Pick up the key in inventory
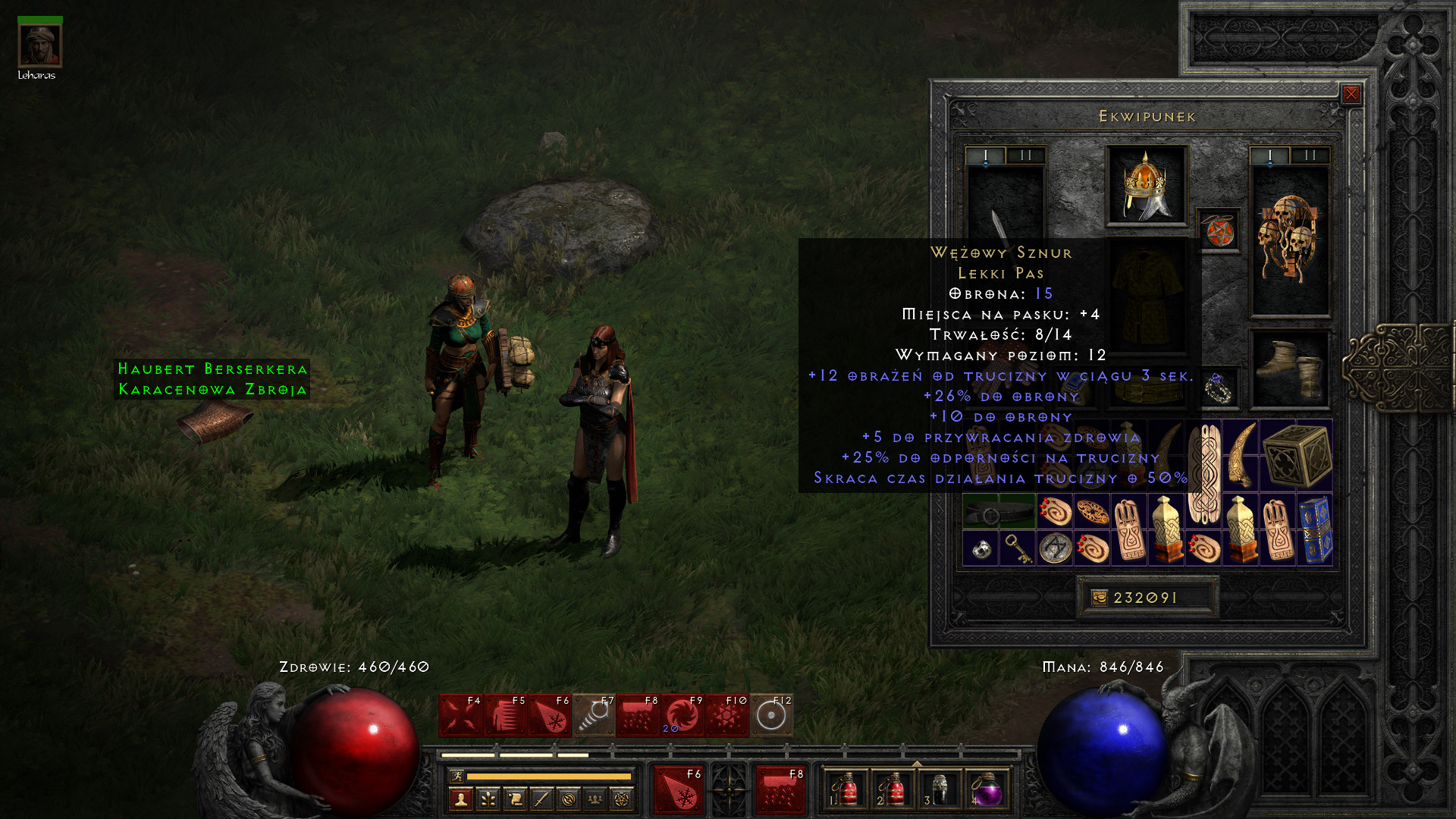This screenshot has width=1456, height=819. point(1017,548)
